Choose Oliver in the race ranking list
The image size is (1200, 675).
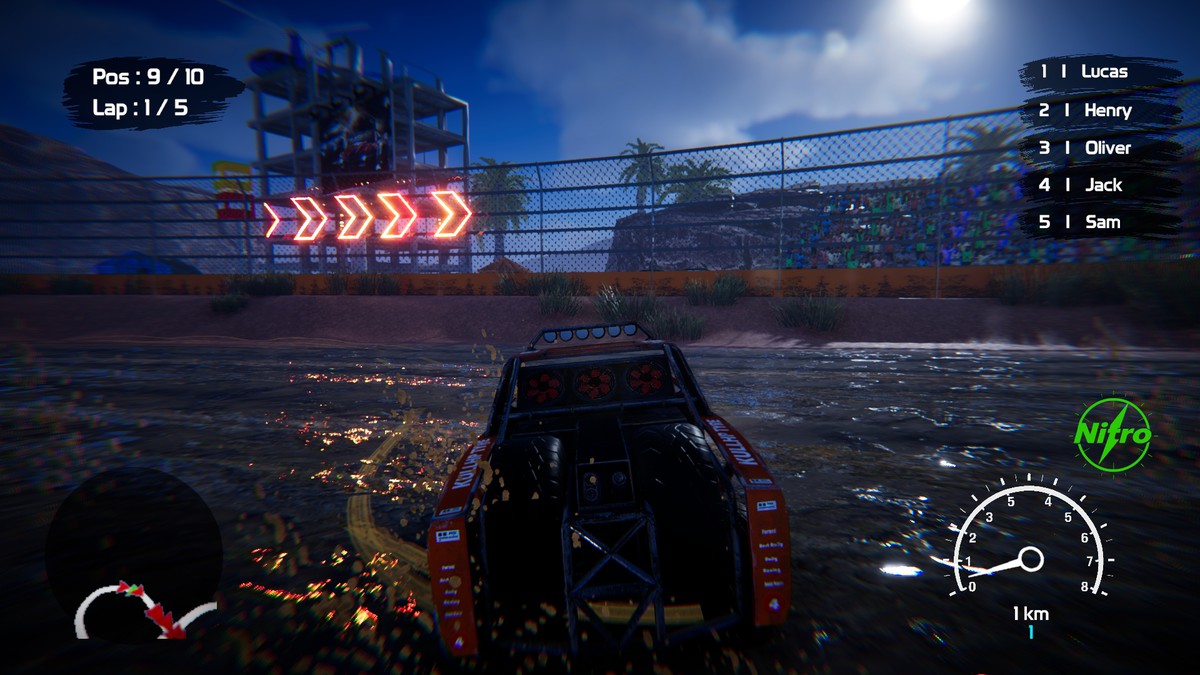[x=1097, y=148]
